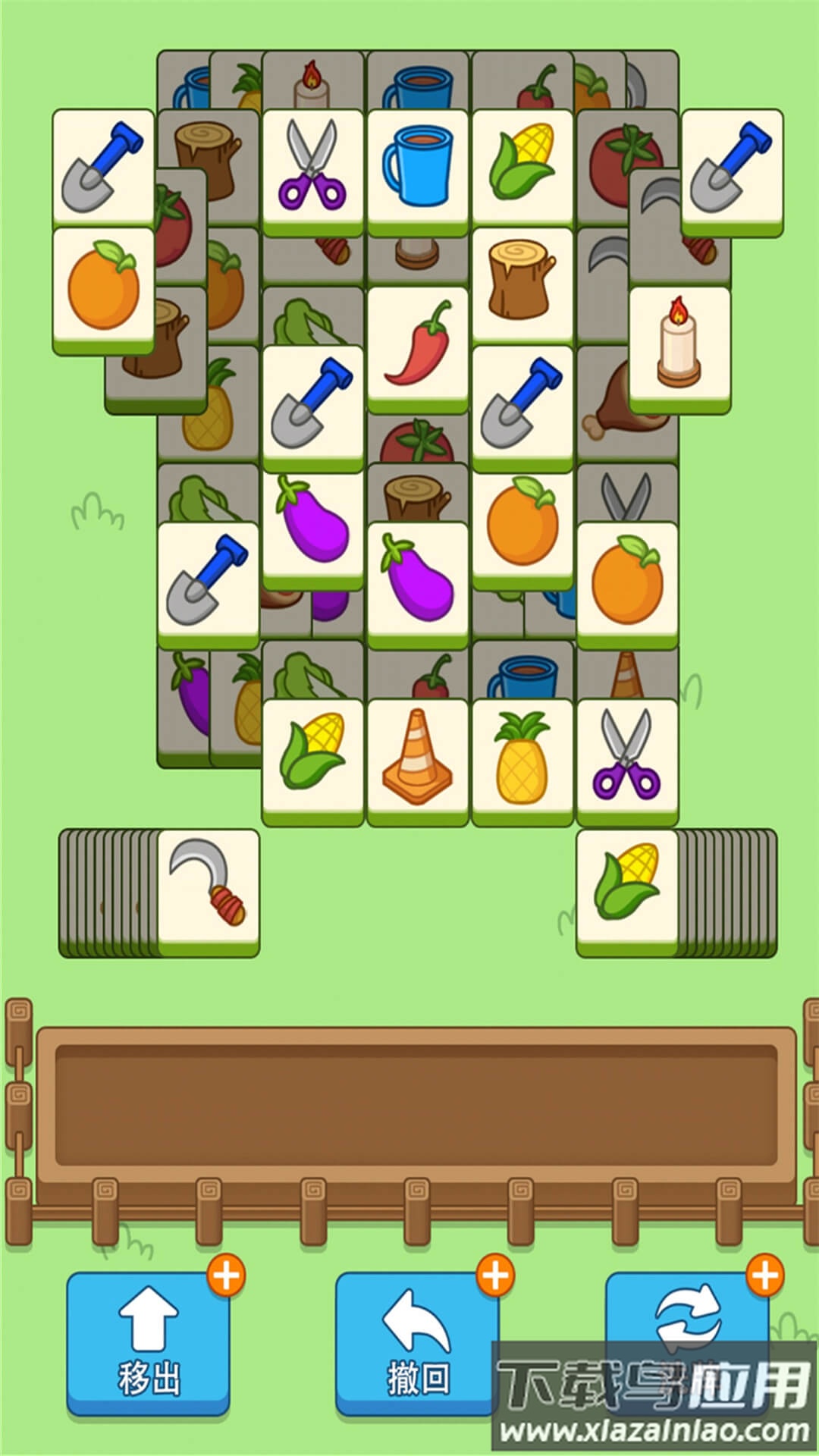Use the 撤回 undo button
This screenshot has width=819, height=1456.
tap(417, 1344)
